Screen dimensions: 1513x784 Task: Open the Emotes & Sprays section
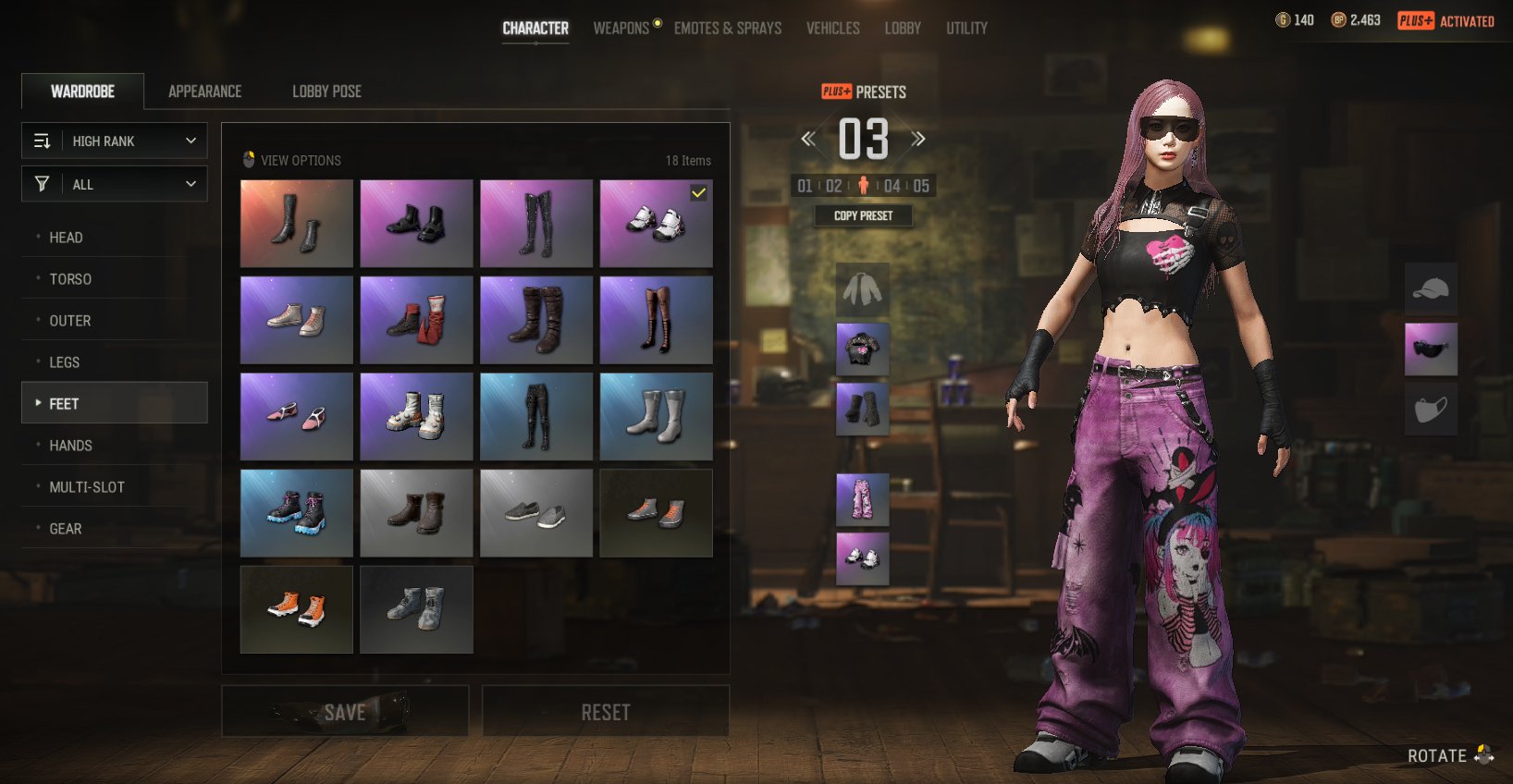727,29
